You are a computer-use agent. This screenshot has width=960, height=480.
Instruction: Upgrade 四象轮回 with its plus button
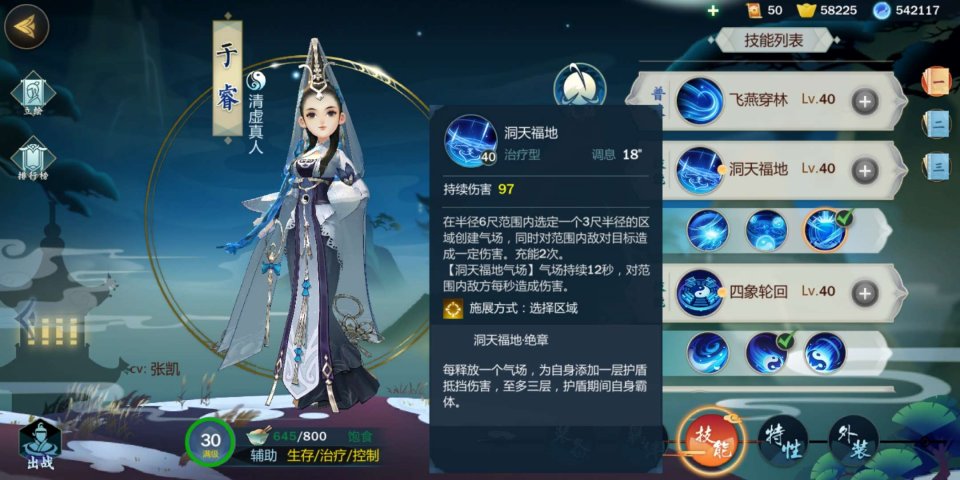(x=864, y=292)
